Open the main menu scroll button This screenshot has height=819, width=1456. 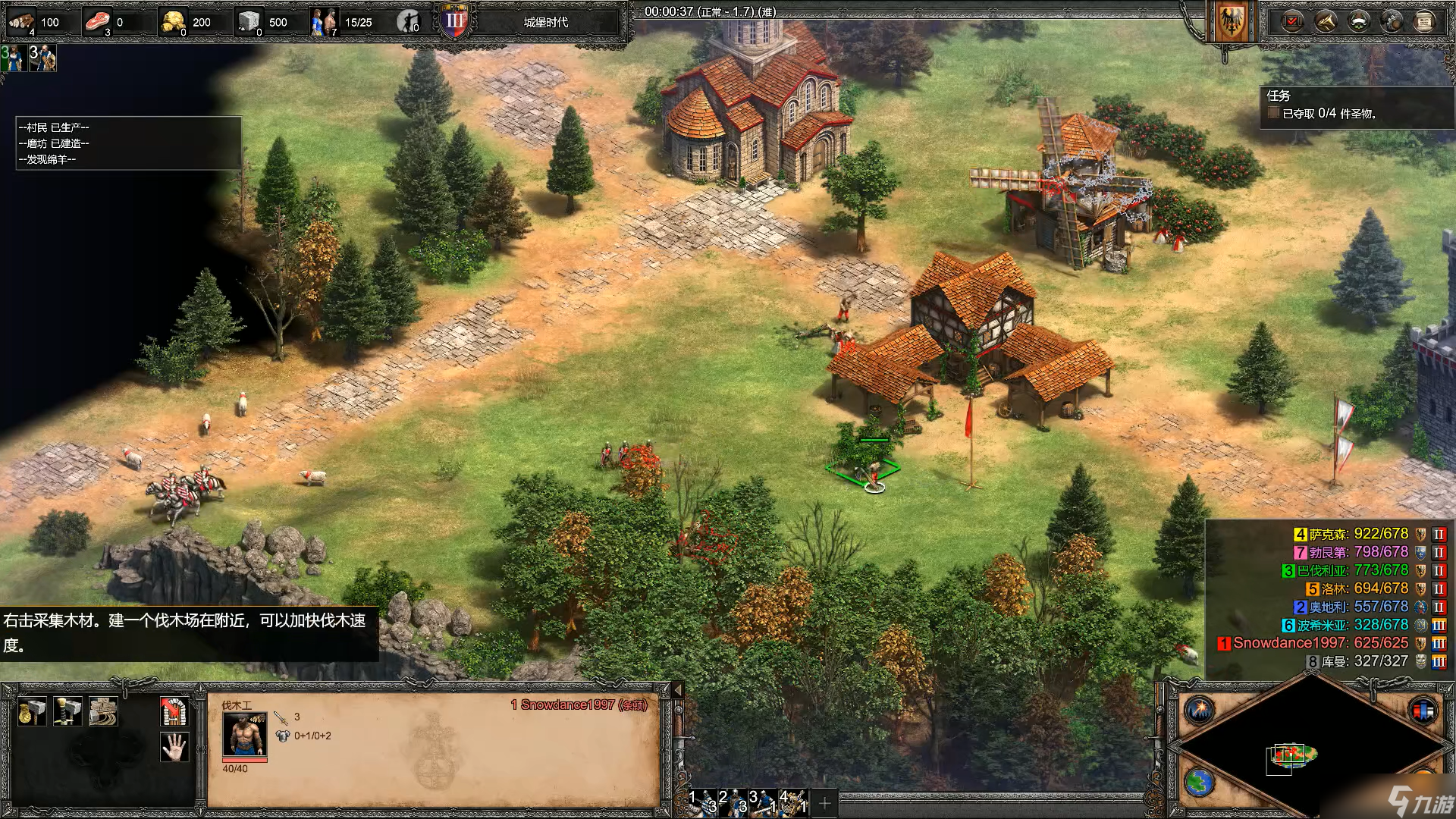[x=1424, y=21]
